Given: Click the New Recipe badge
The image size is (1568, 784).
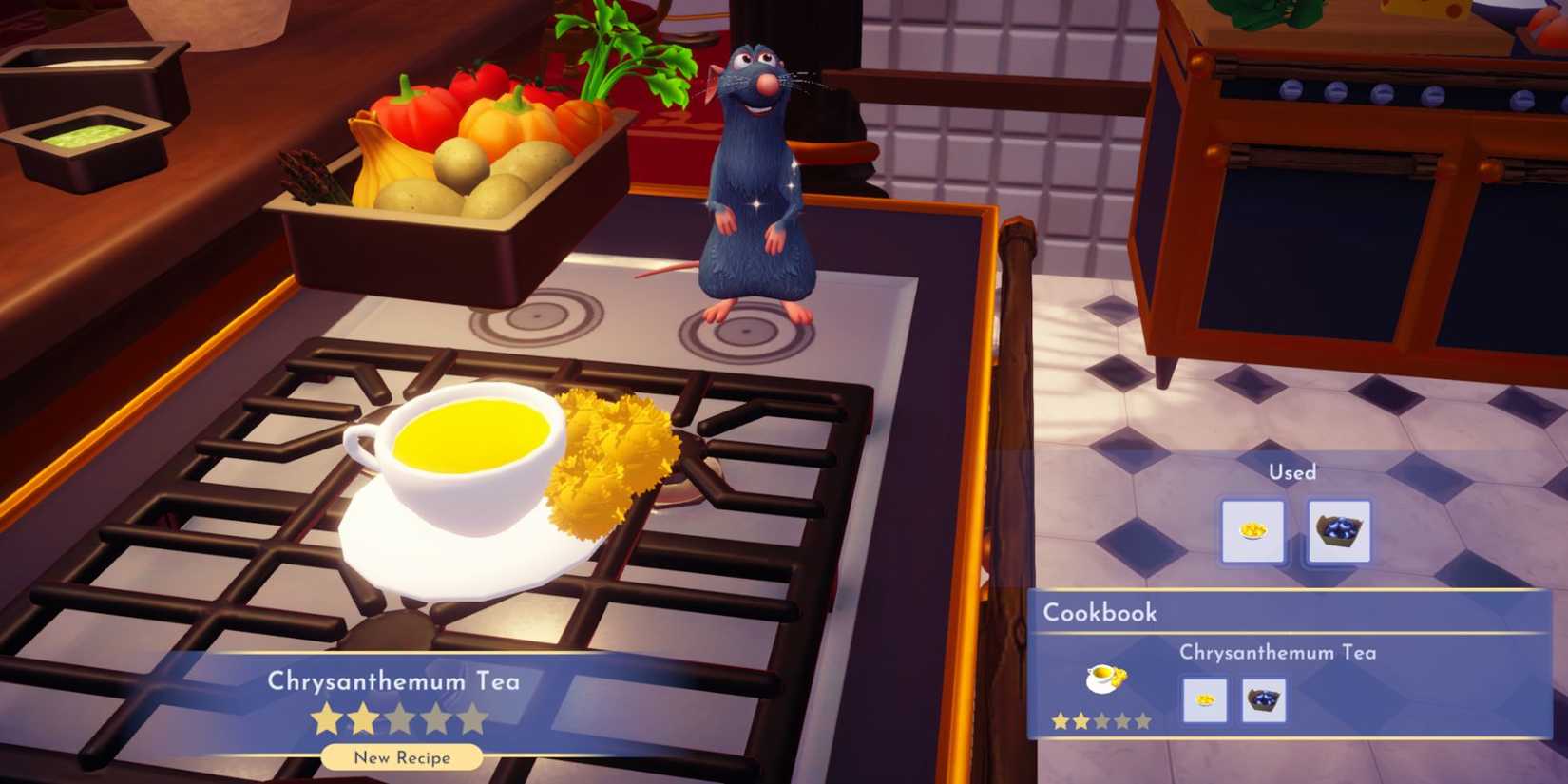Looking at the screenshot, I should [400, 758].
